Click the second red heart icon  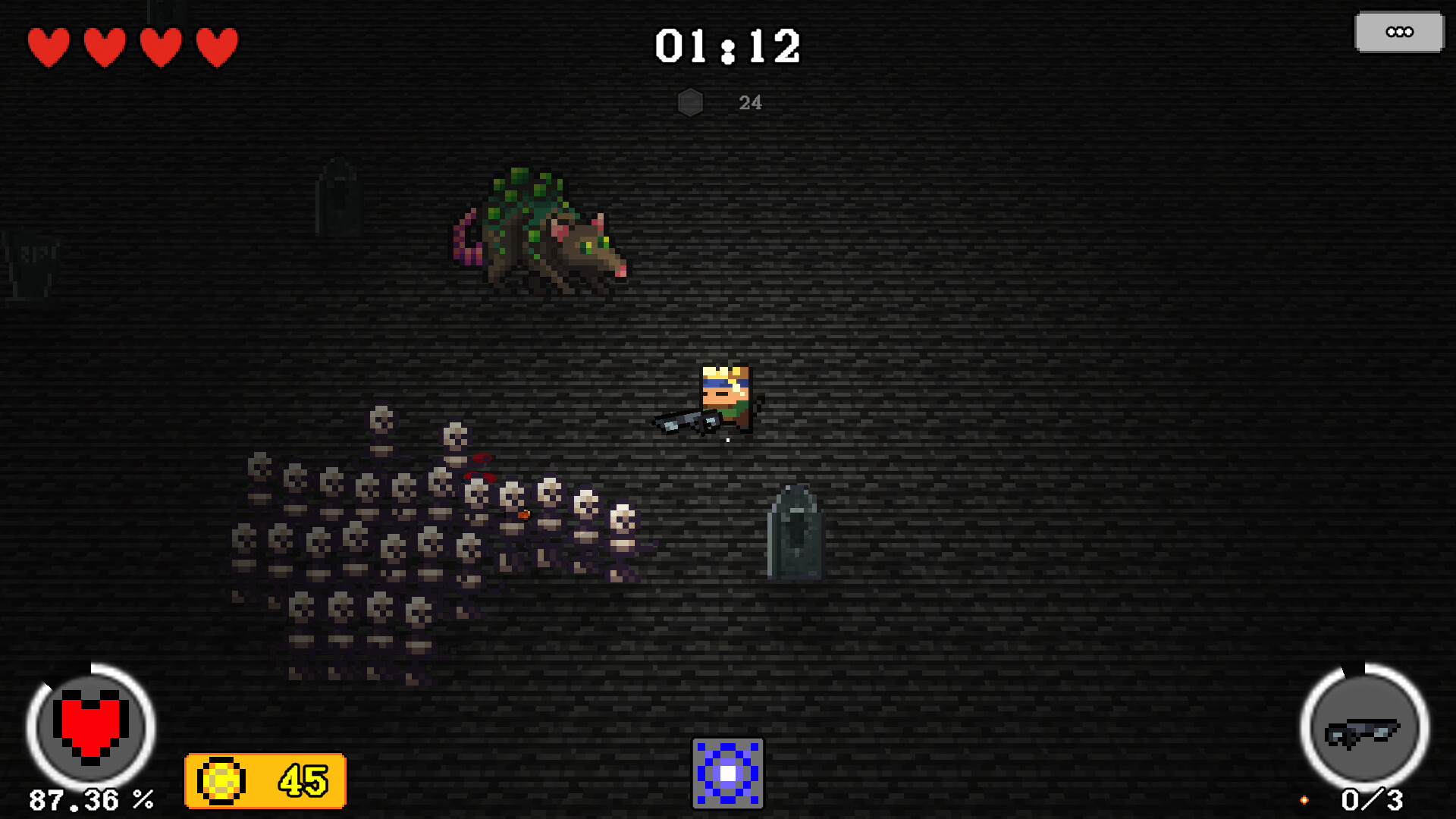pos(103,45)
